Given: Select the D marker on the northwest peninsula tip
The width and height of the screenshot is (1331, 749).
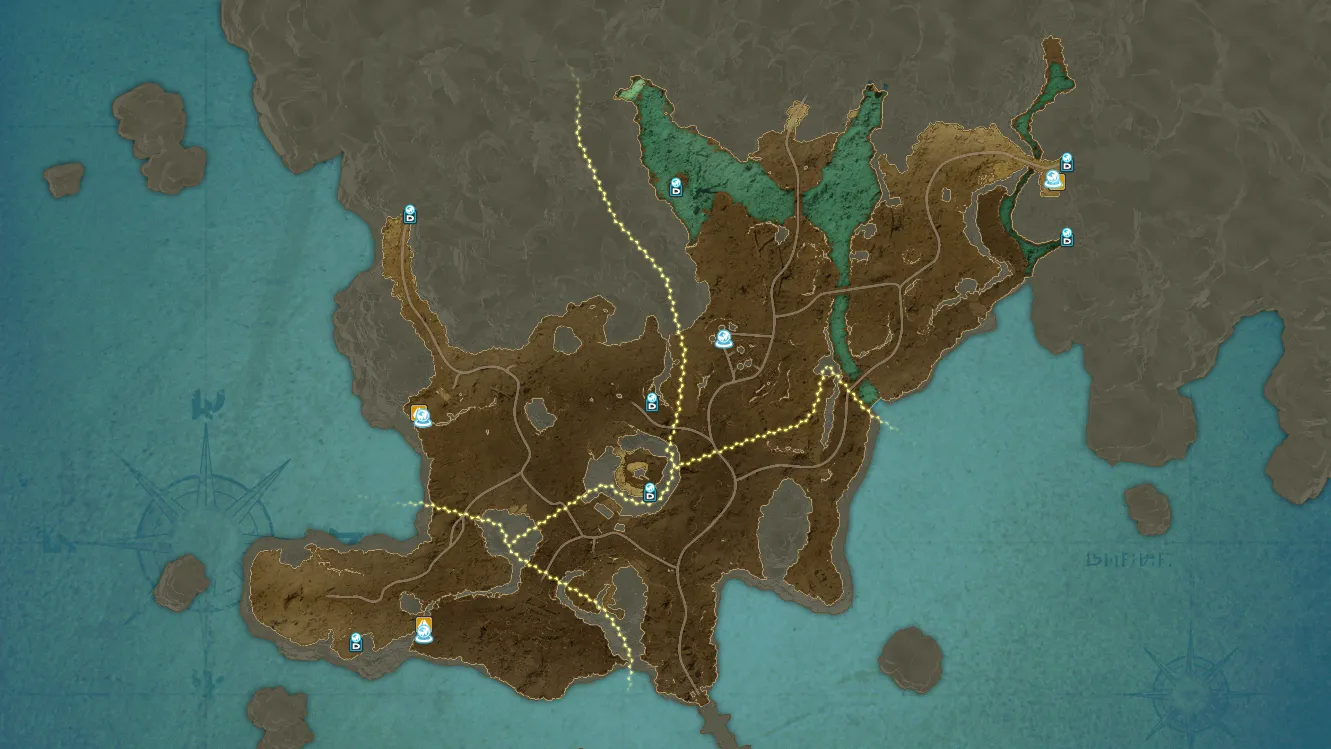Looking at the screenshot, I should pyautogui.click(x=409, y=214).
